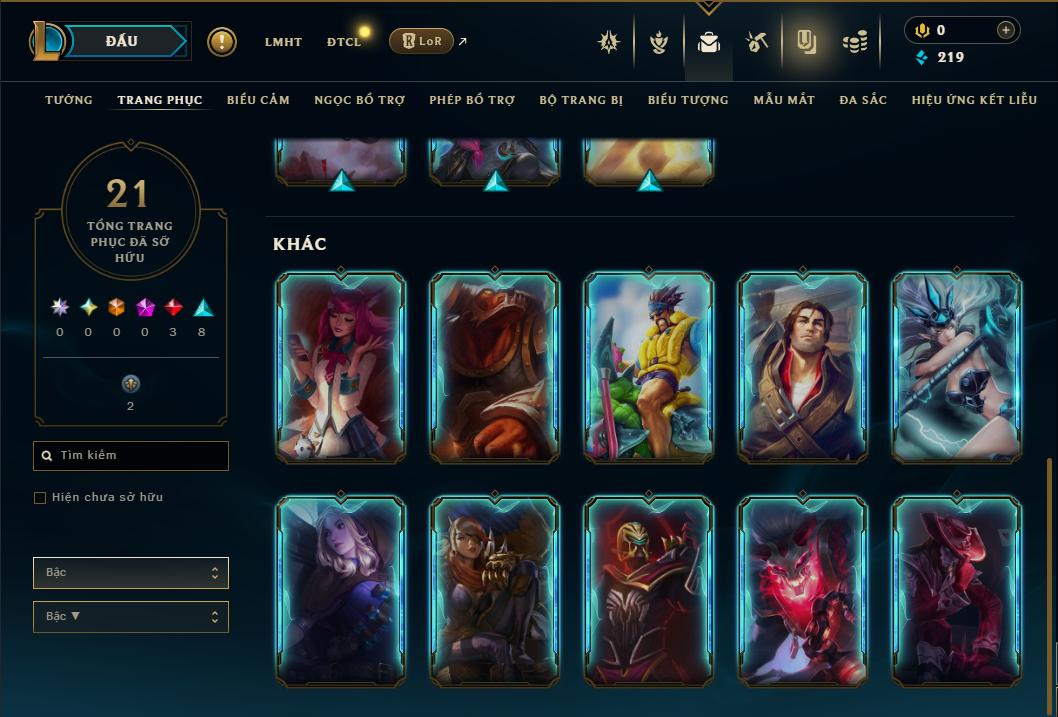Open the MẪU MẮT tab
The width and height of the screenshot is (1058, 717).
pos(784,100)
